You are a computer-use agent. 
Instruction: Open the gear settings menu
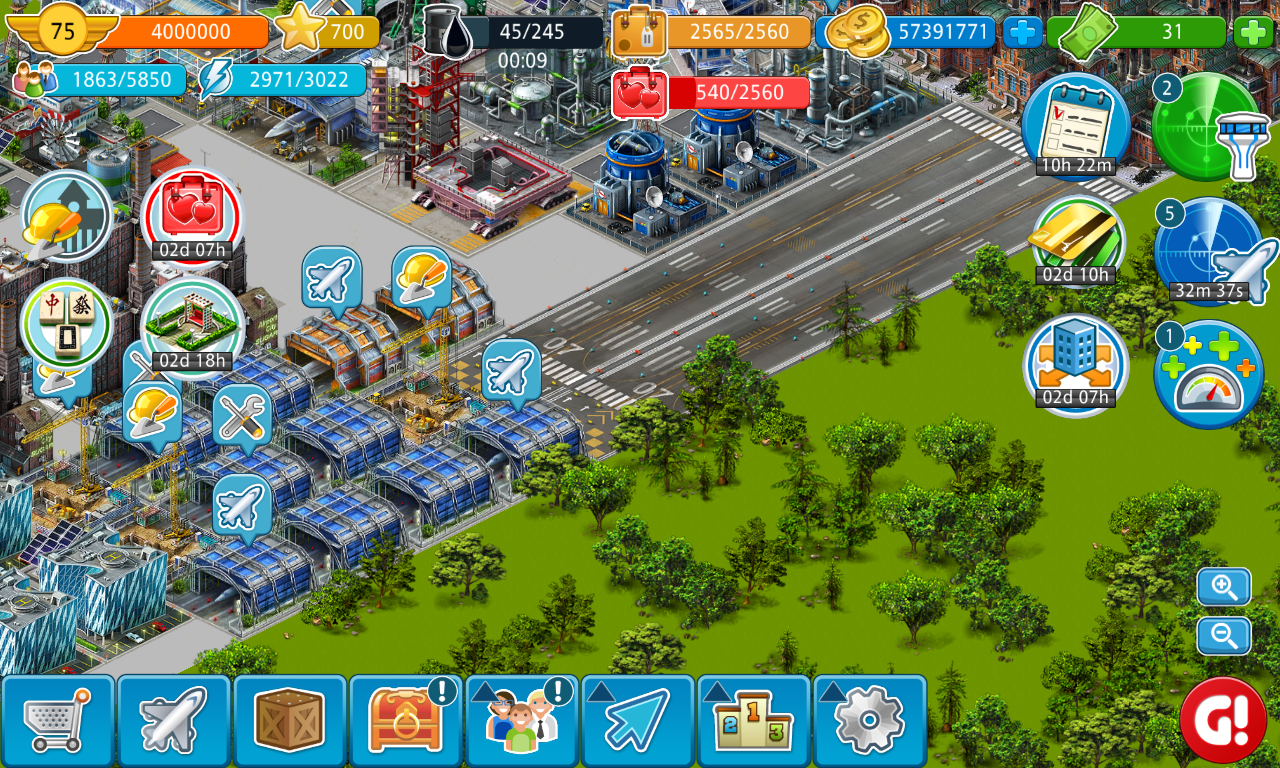[869, 720]
